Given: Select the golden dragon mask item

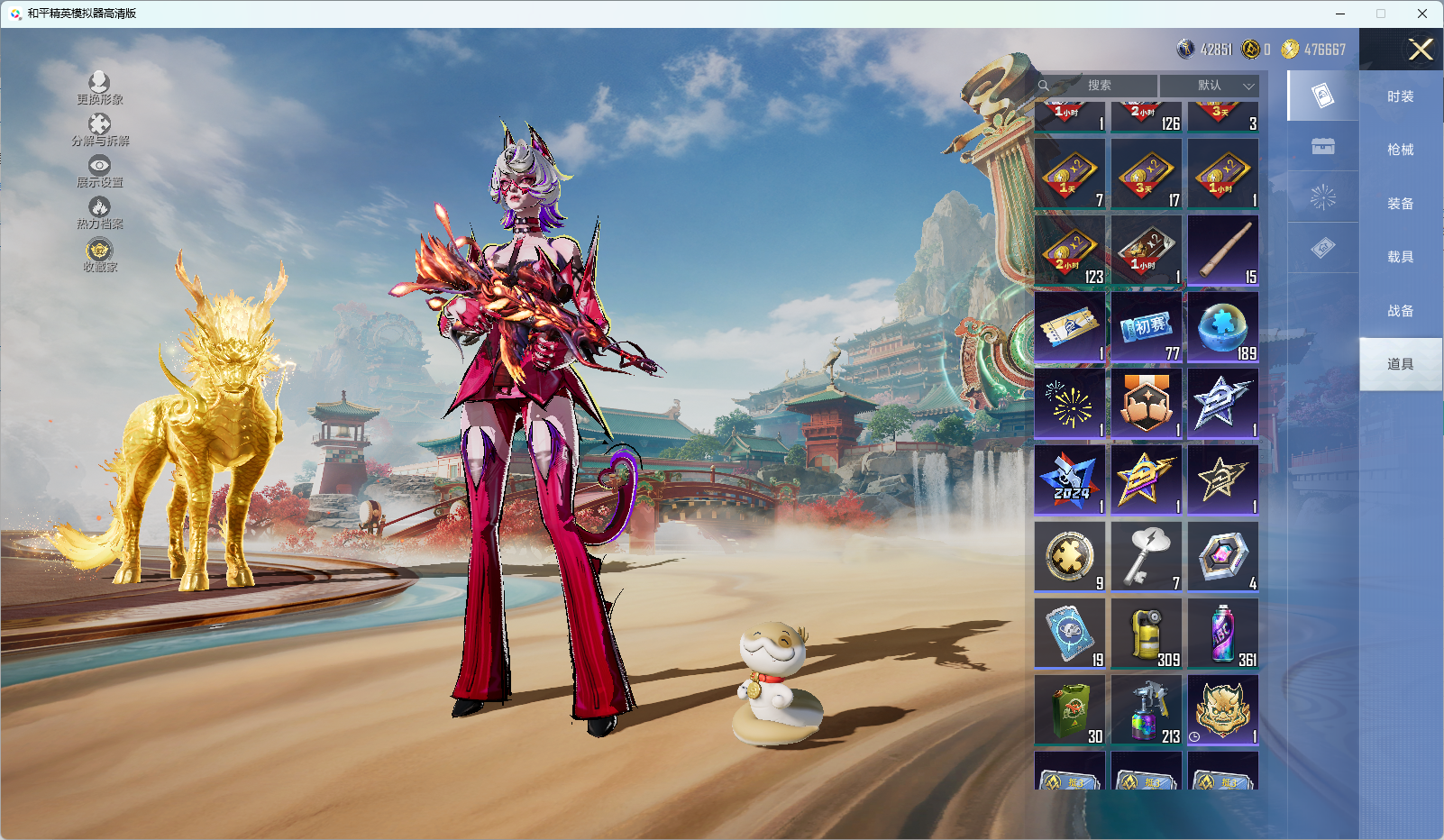Looking at the screenshot, I should [x=1223, y=710].
